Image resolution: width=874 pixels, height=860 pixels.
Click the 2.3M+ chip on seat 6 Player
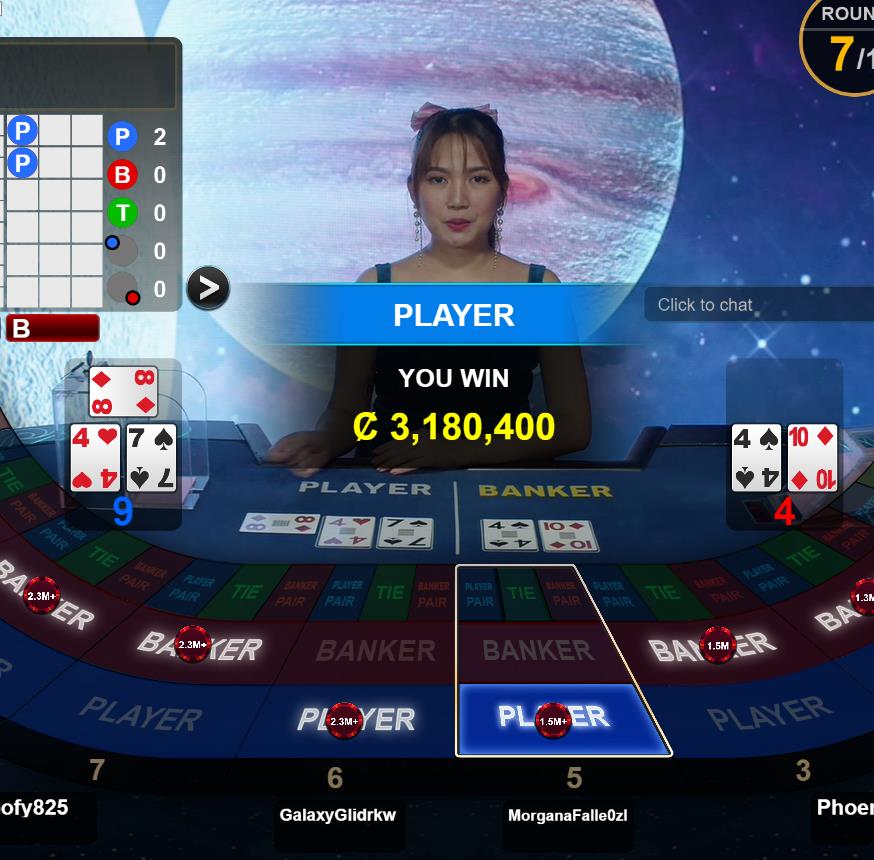(x=343, y=720)
